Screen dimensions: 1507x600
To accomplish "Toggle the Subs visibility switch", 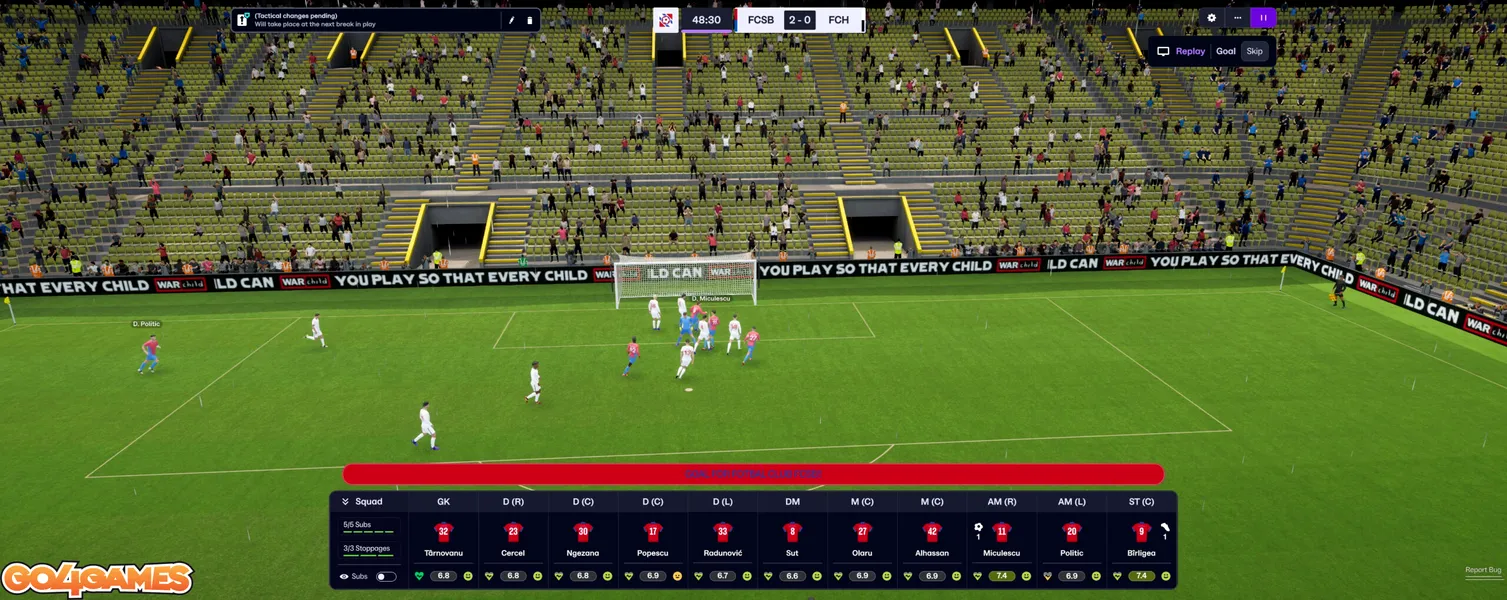I will (x=386, y=576).
